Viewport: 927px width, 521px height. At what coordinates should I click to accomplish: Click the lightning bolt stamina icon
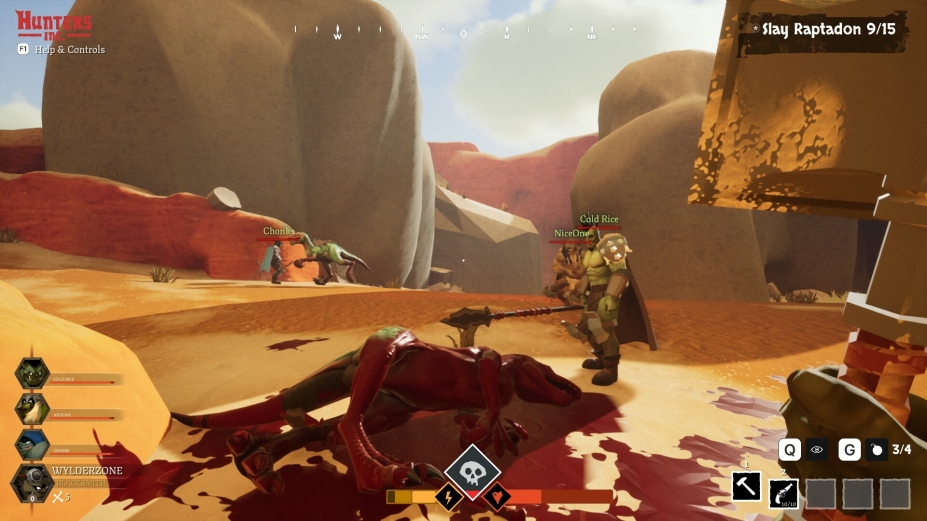448,496
